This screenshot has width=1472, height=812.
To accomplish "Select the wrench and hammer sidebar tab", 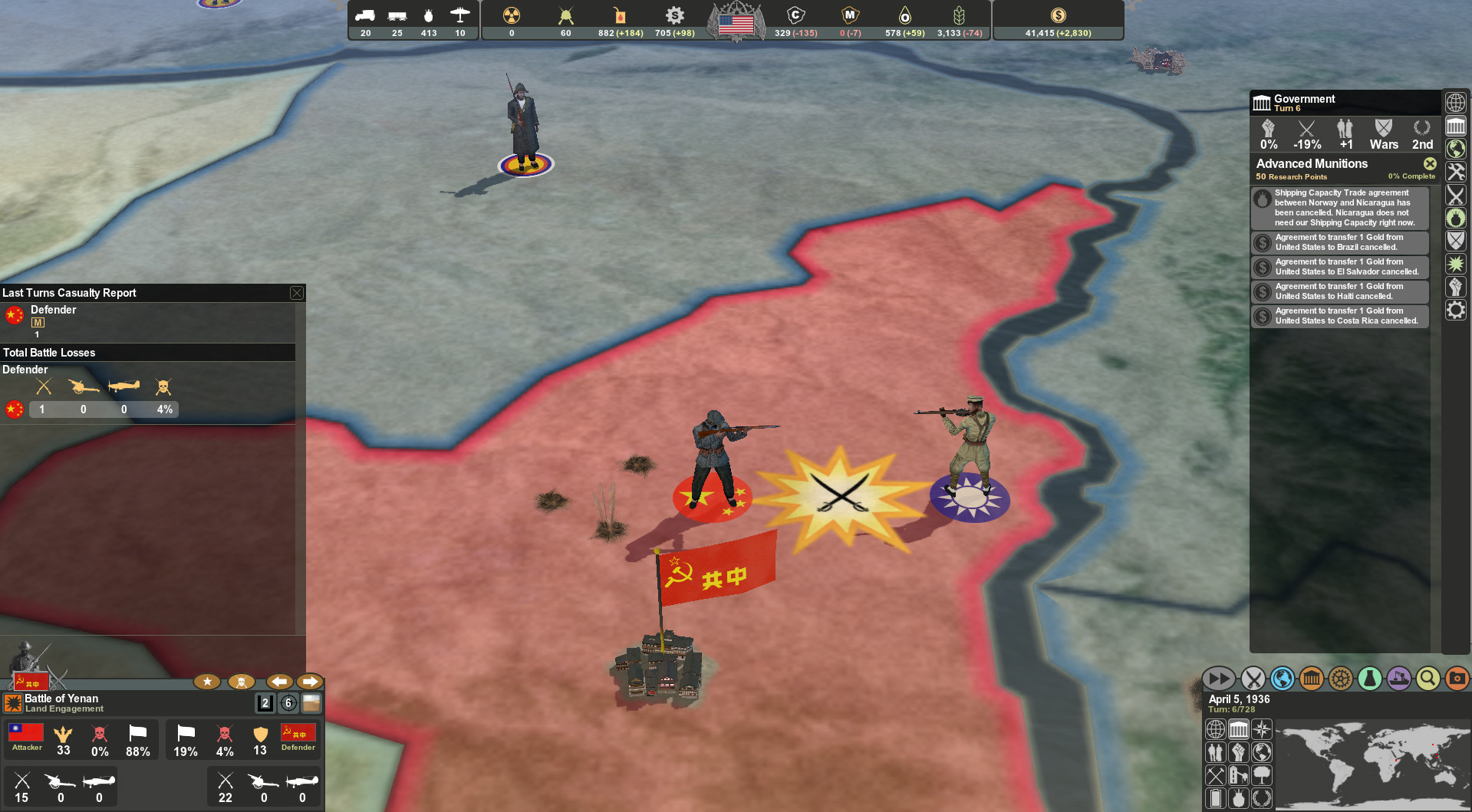I will 1456,172.
